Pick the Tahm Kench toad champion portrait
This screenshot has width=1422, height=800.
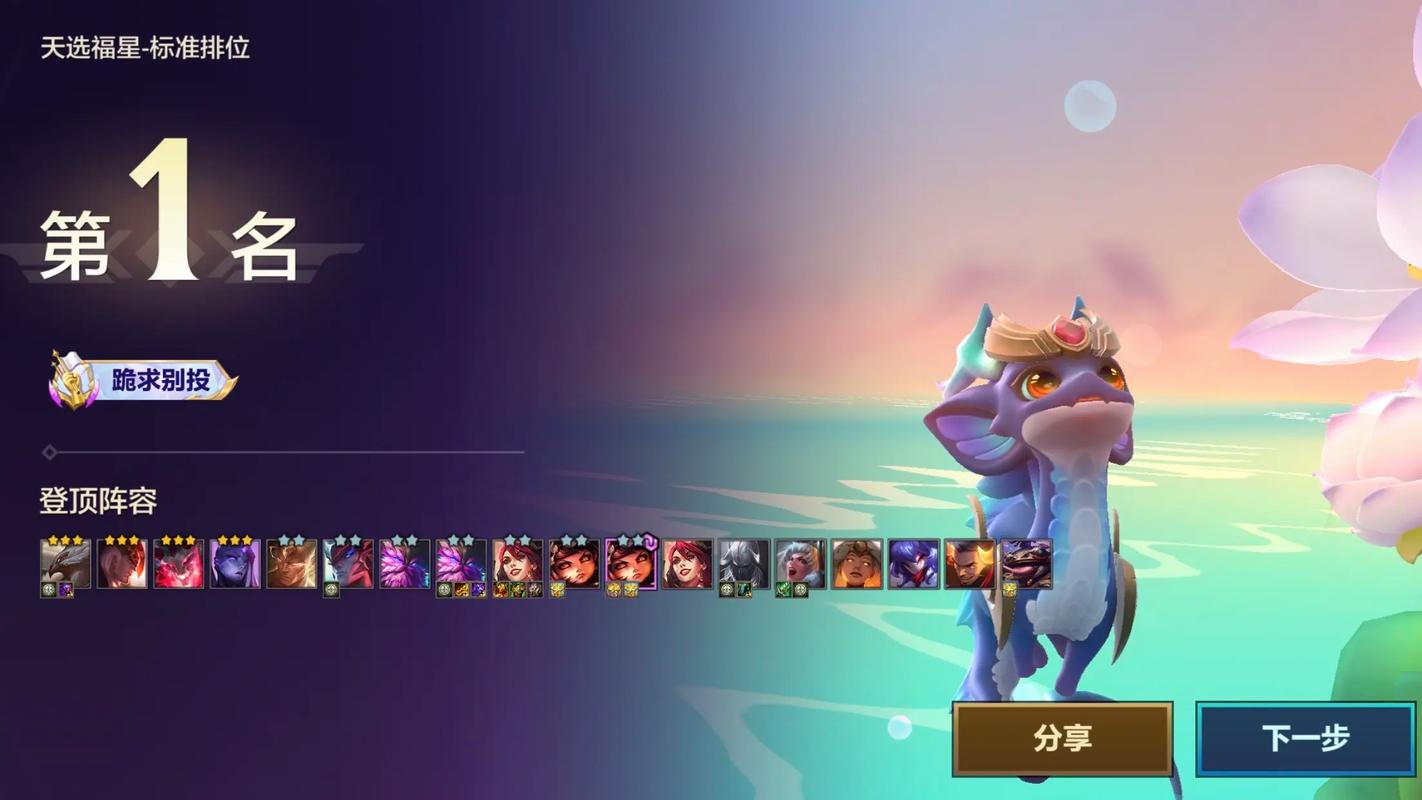pyautogui.click(x=1026, y=564)
